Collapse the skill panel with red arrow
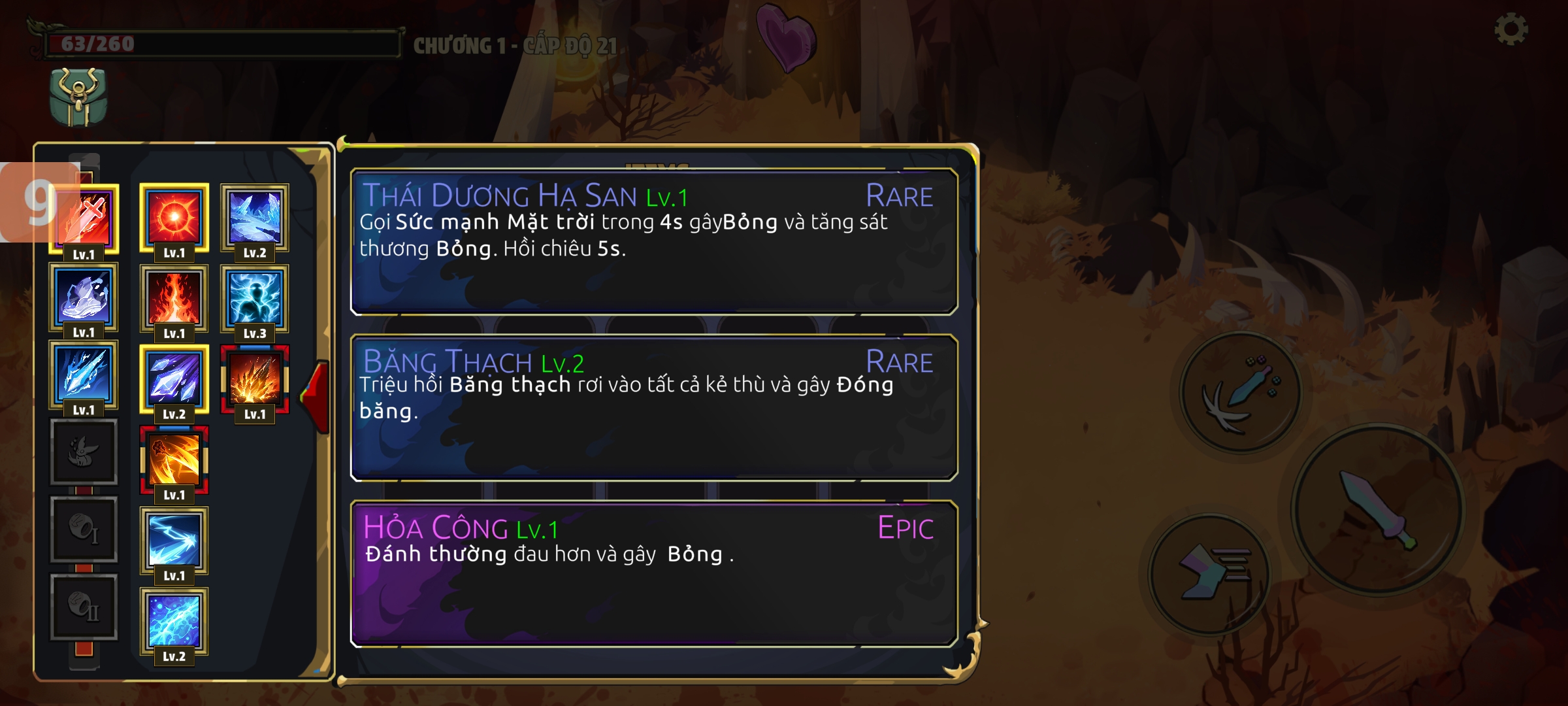Viewport: 1568px width, 706px height. coord(317,395)
